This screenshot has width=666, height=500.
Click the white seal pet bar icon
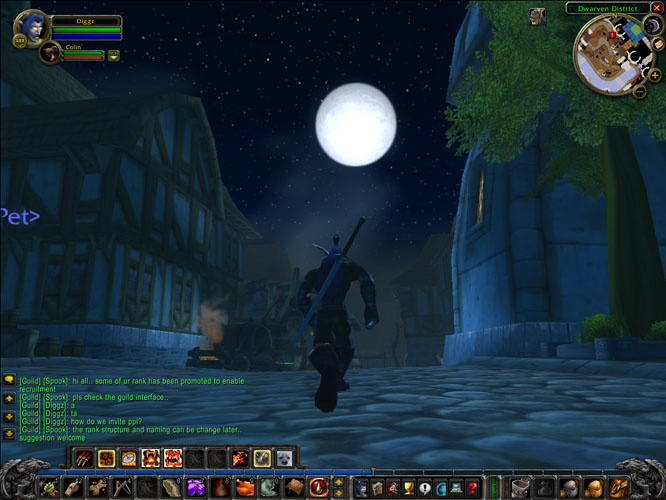point(283,458)
